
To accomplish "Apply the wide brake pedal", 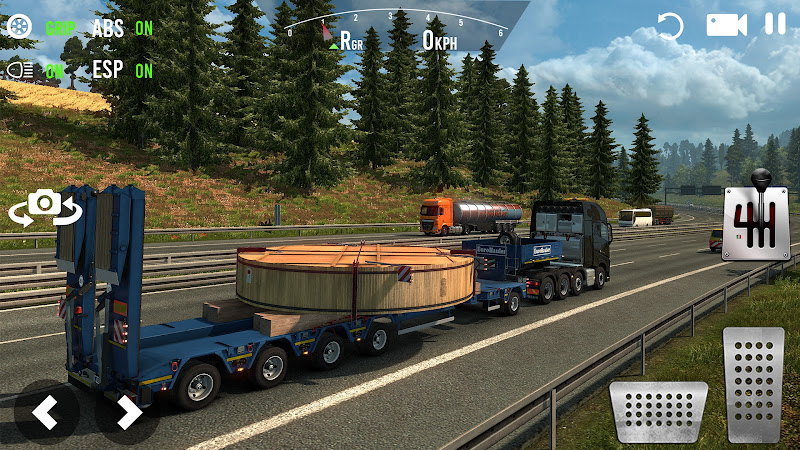I will 658,411.
